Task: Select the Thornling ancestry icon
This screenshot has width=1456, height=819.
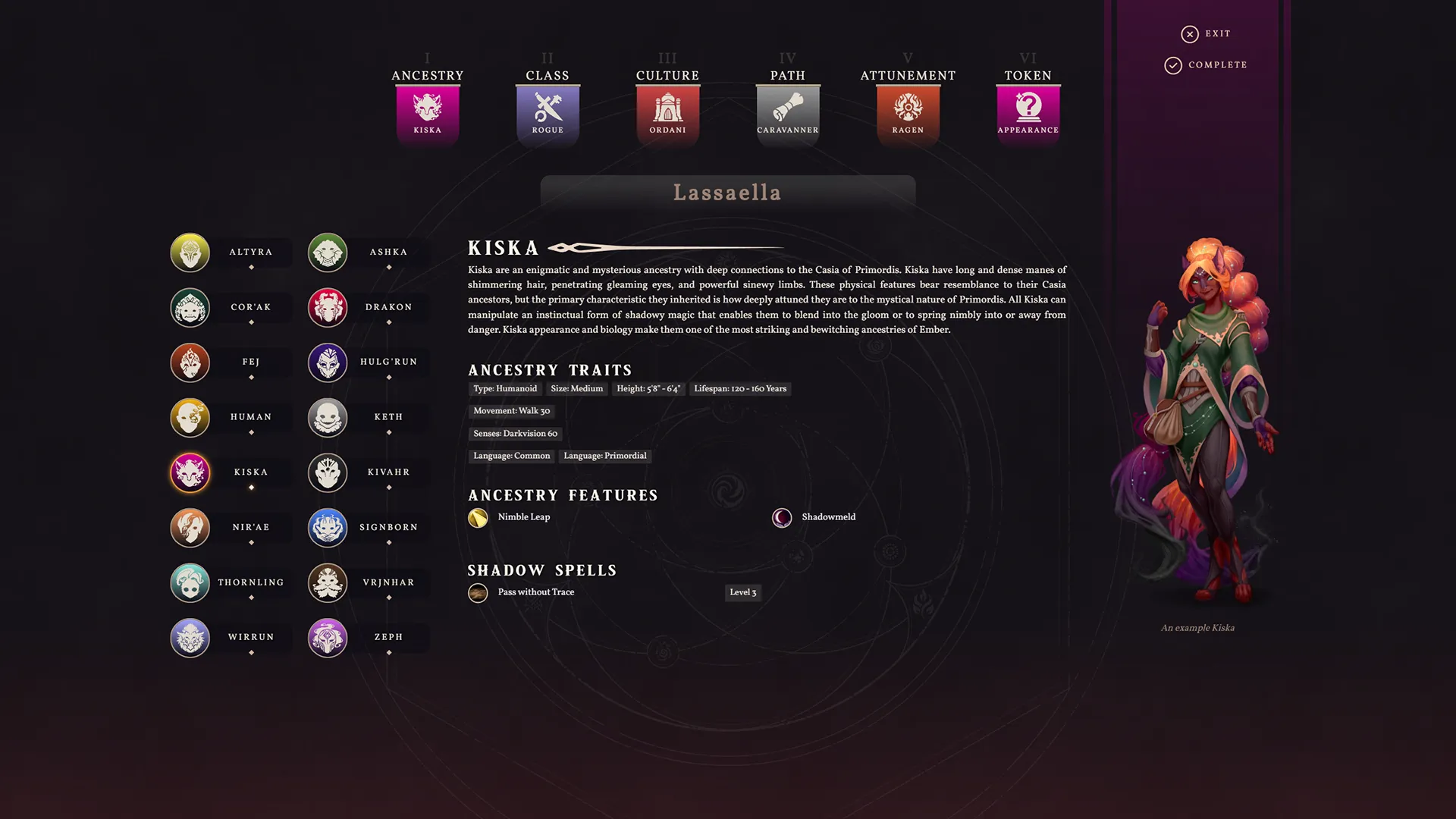Action: click(x=190, y=582)
